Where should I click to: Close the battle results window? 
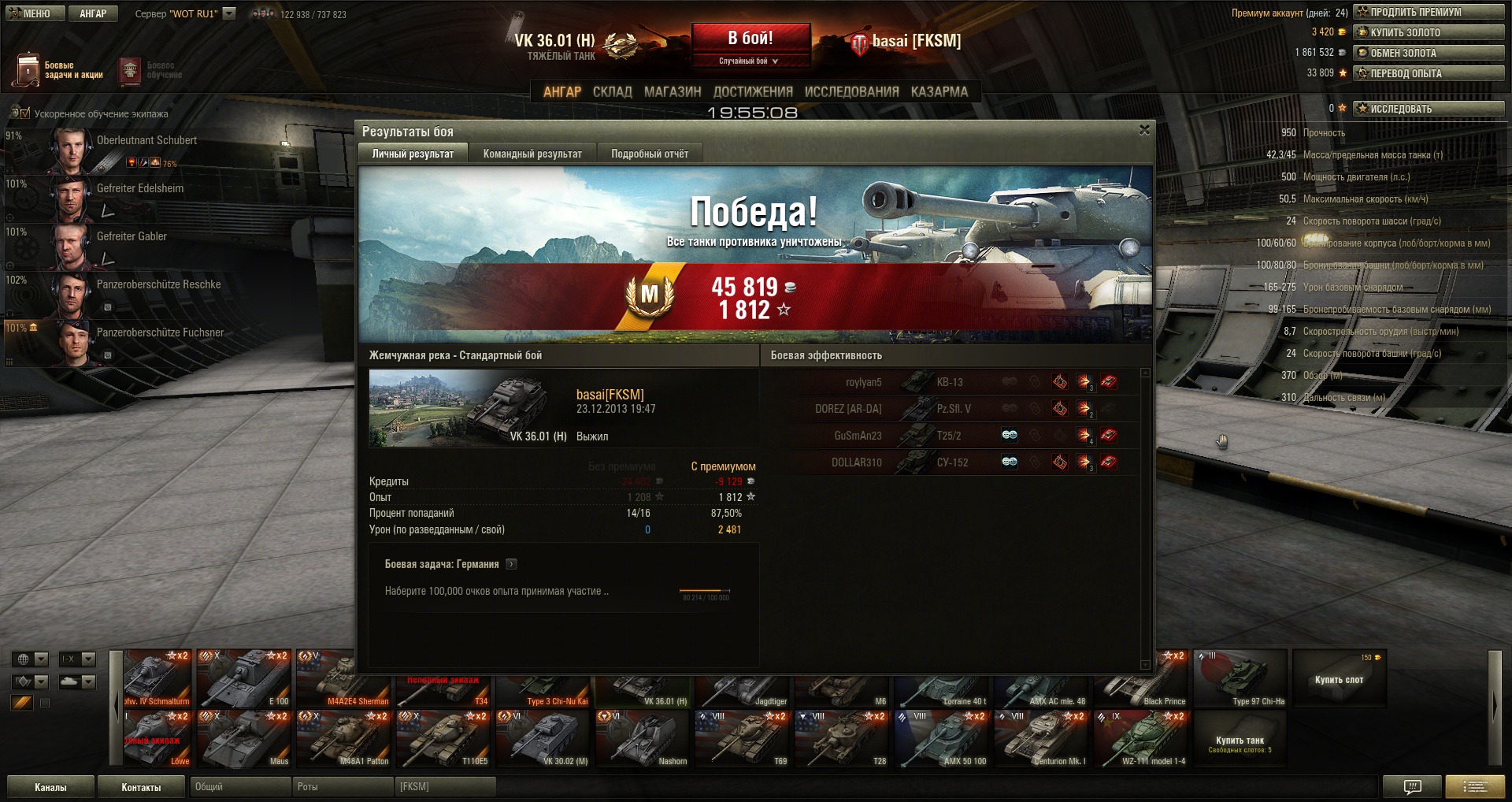pos(1144,130)
